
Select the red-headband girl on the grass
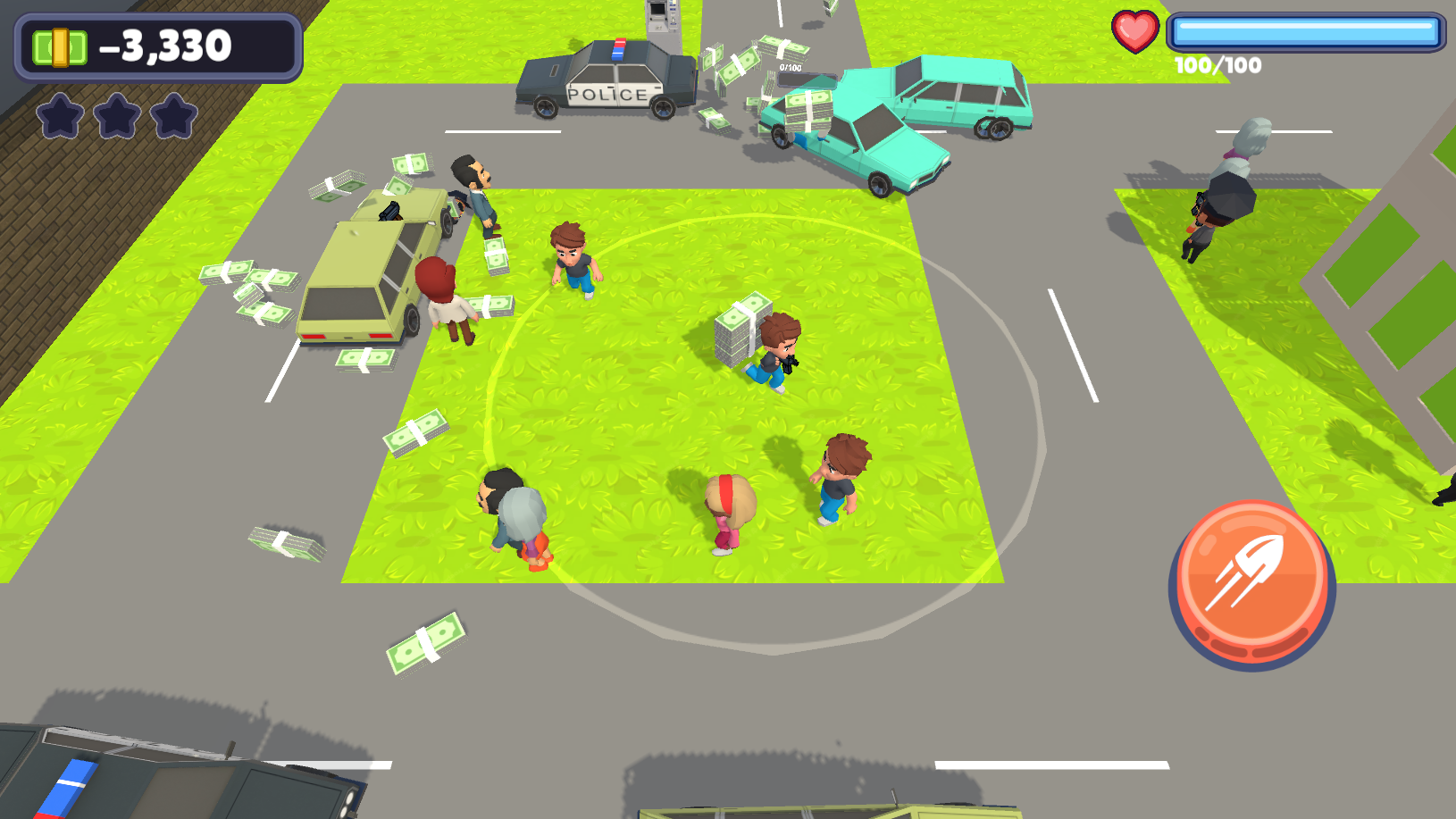pos(729,514)
